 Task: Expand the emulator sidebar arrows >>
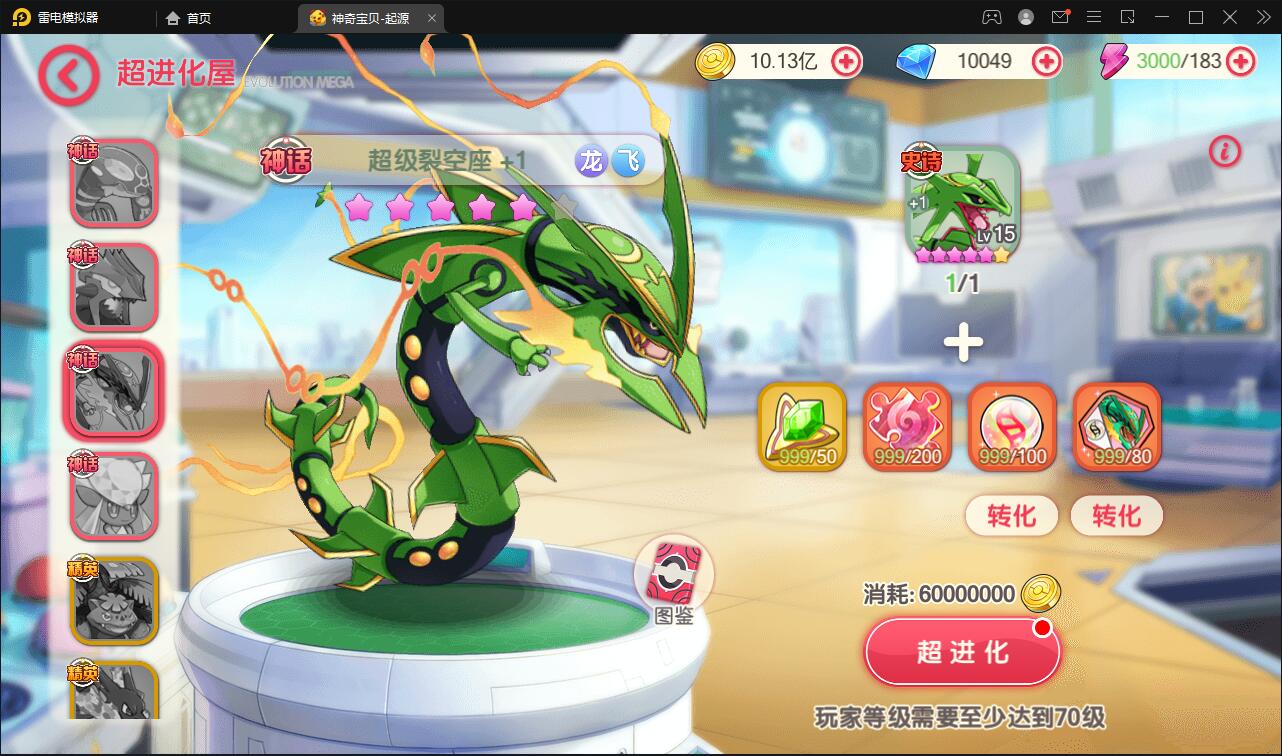tap(1262, 17)
